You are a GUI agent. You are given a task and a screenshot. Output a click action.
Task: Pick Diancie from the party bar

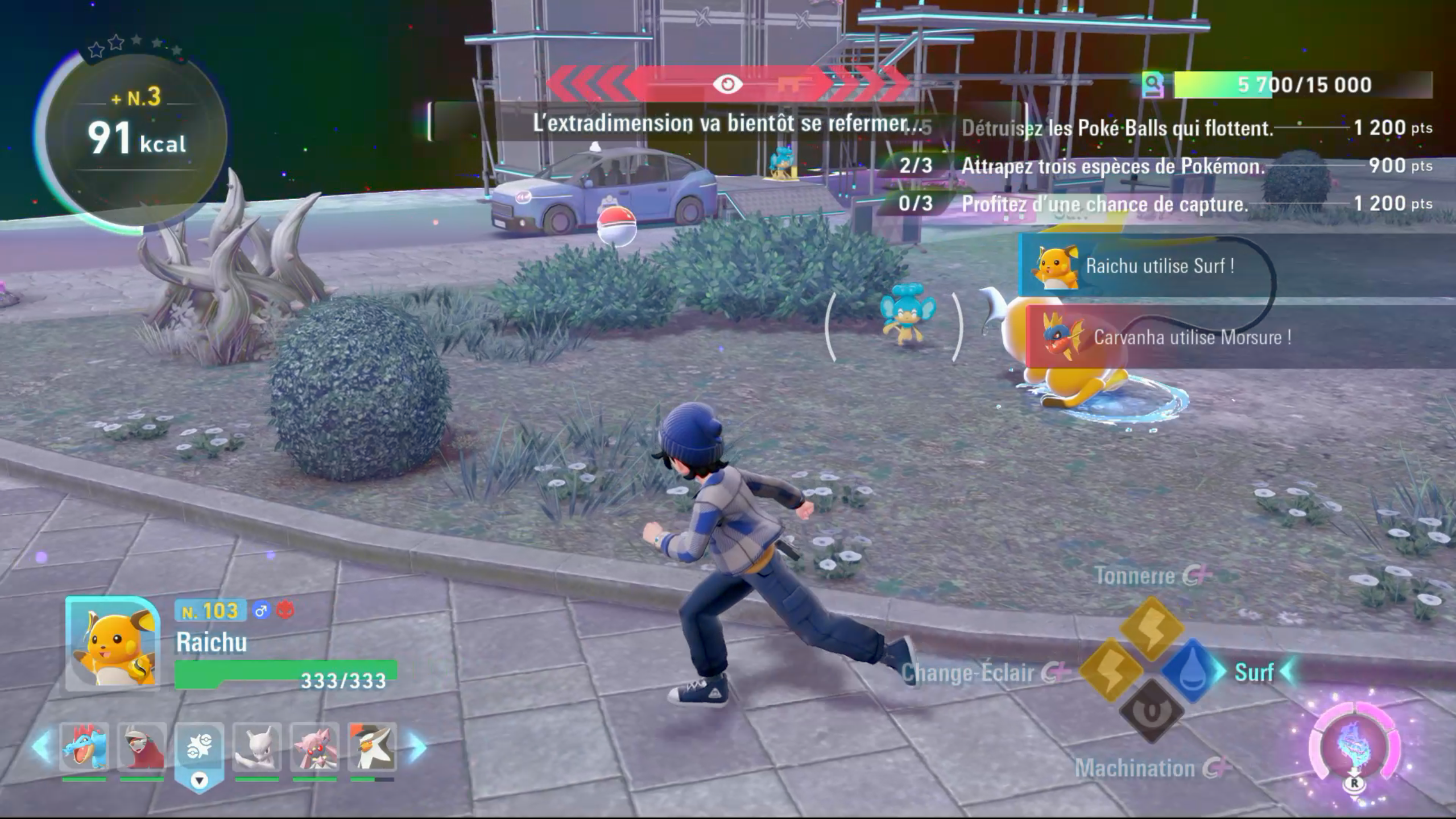(x=315, y=747)
